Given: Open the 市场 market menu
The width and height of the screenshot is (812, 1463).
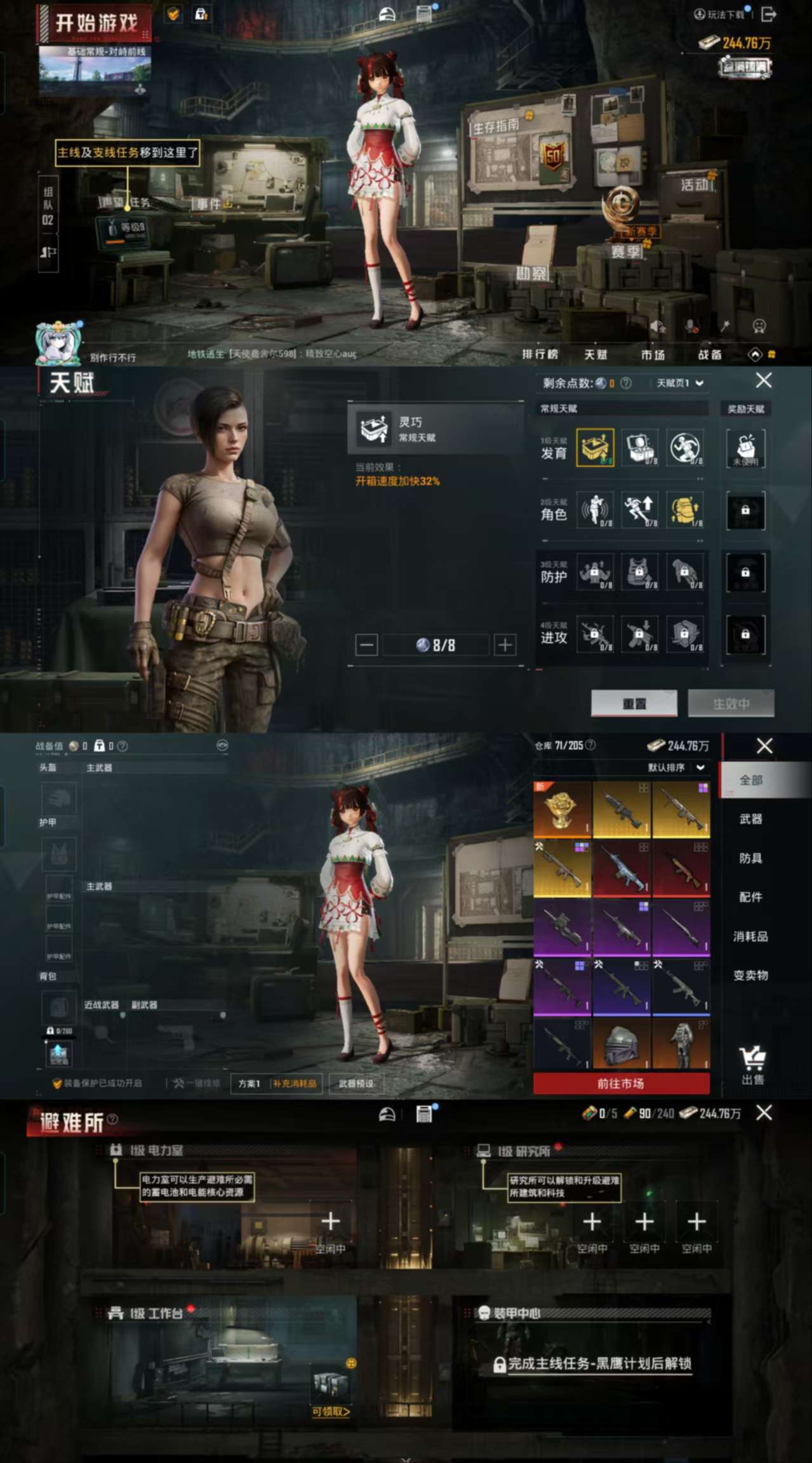Looking at the screenshot, I should pyautogui.click(x=652, y=354).
